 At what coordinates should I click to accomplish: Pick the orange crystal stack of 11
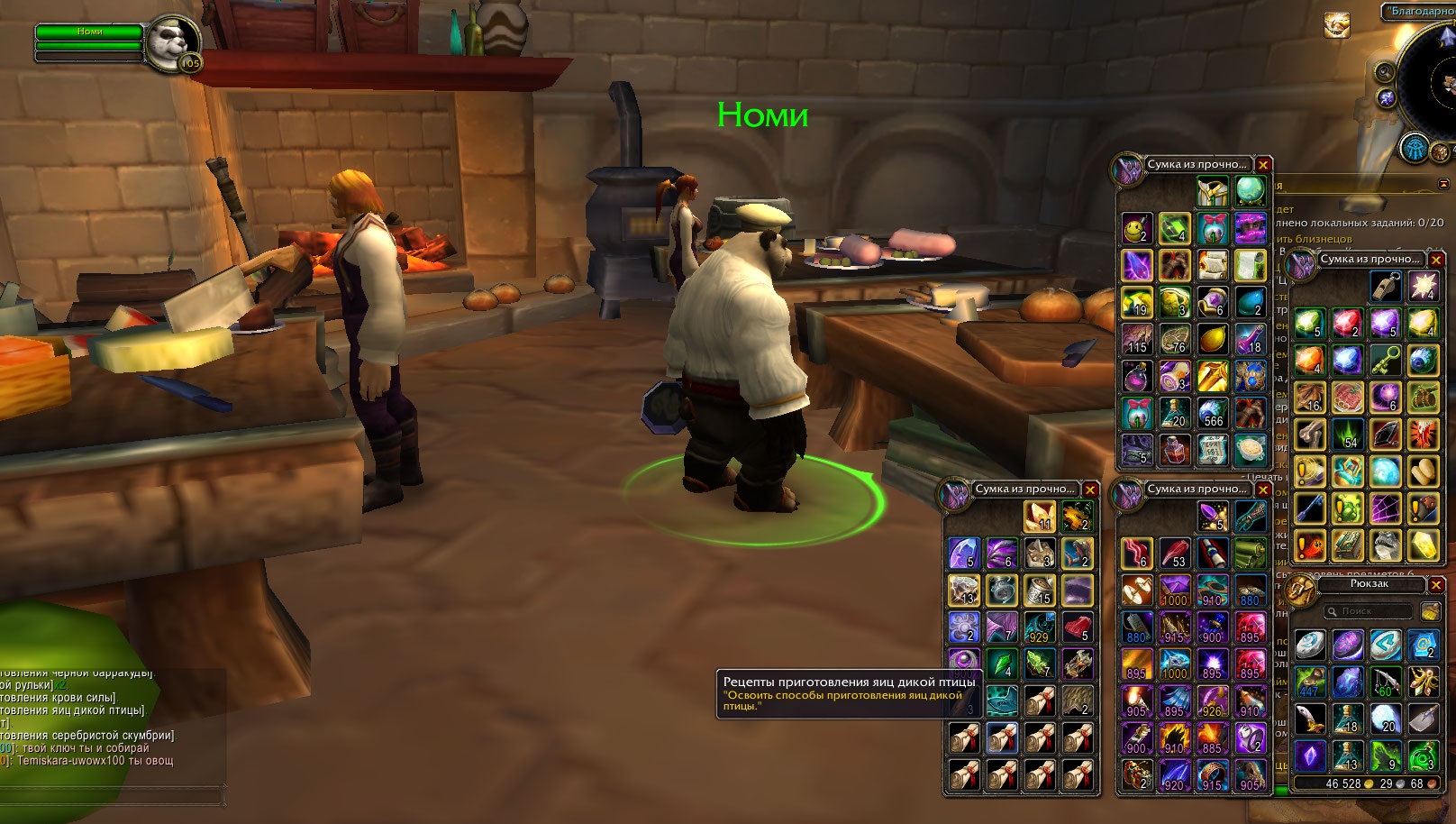tap(1040, 517)
